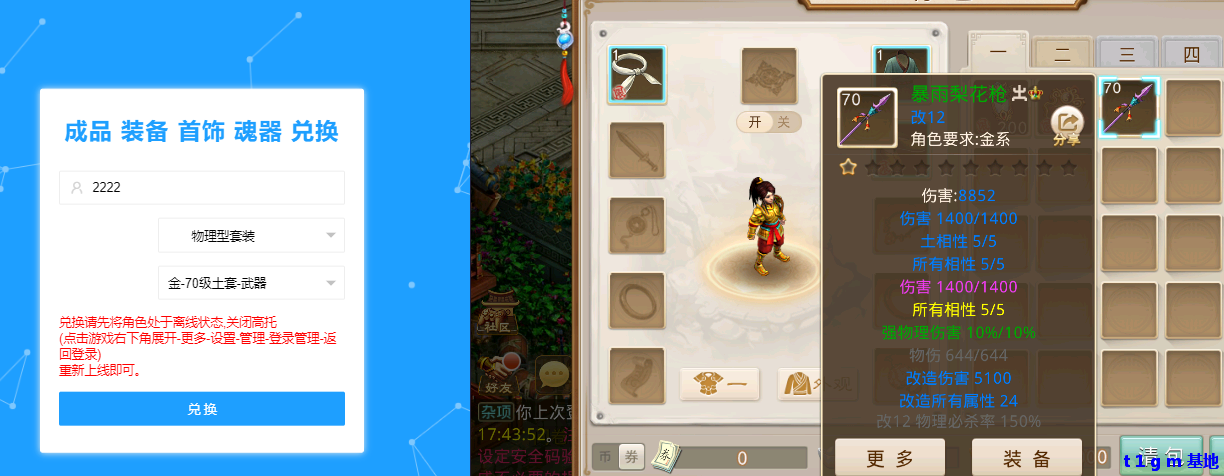Toggle the 开/关 switch above the character
The image size is (1224, 476).
[x=769, y=122]
